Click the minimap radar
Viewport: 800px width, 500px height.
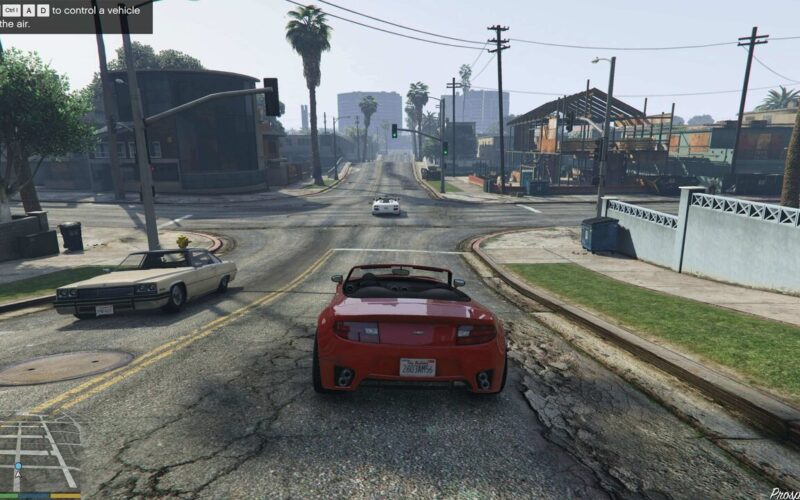pos(40,455)
